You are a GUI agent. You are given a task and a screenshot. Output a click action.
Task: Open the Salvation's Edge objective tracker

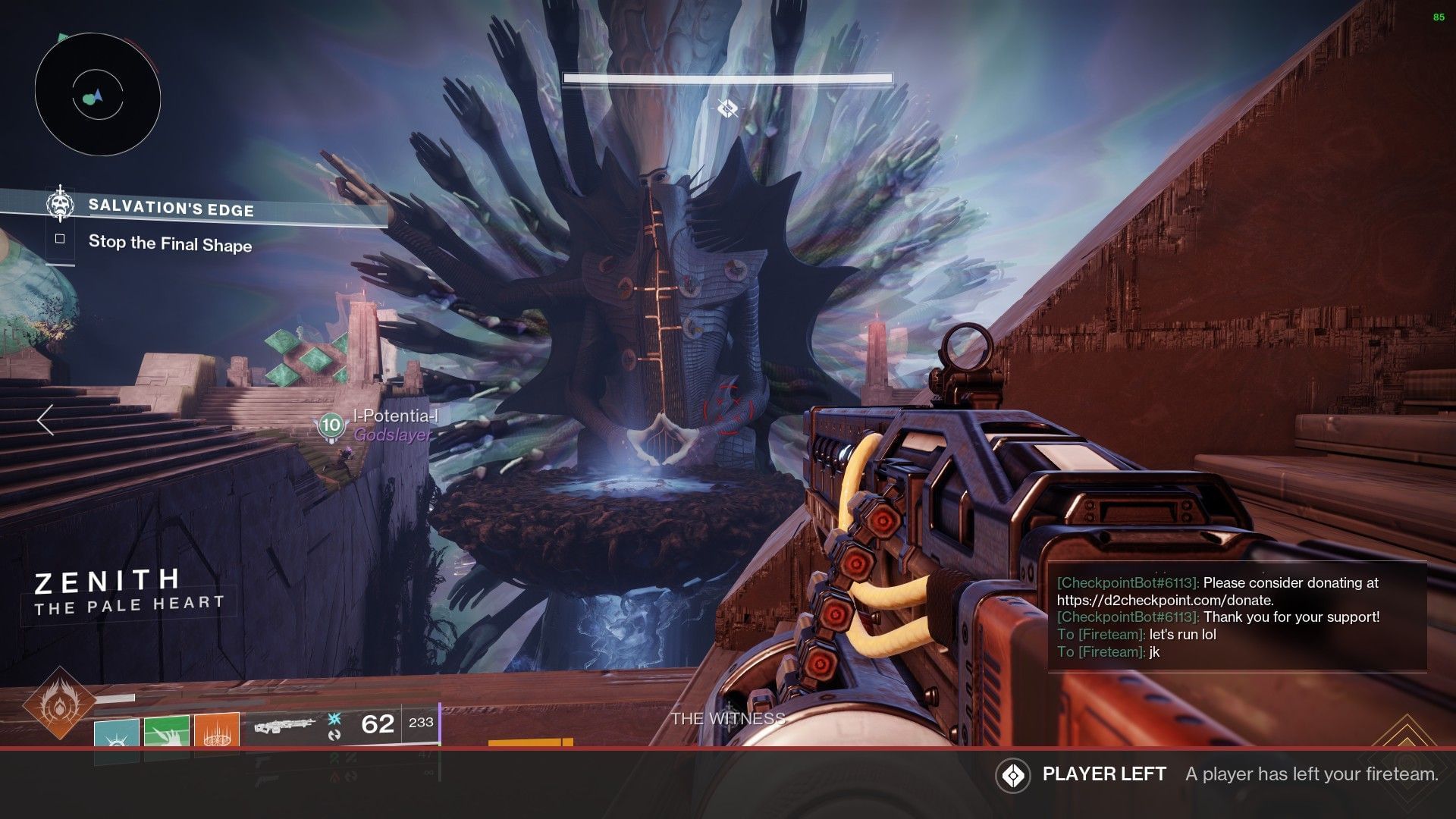pos(171,207)
